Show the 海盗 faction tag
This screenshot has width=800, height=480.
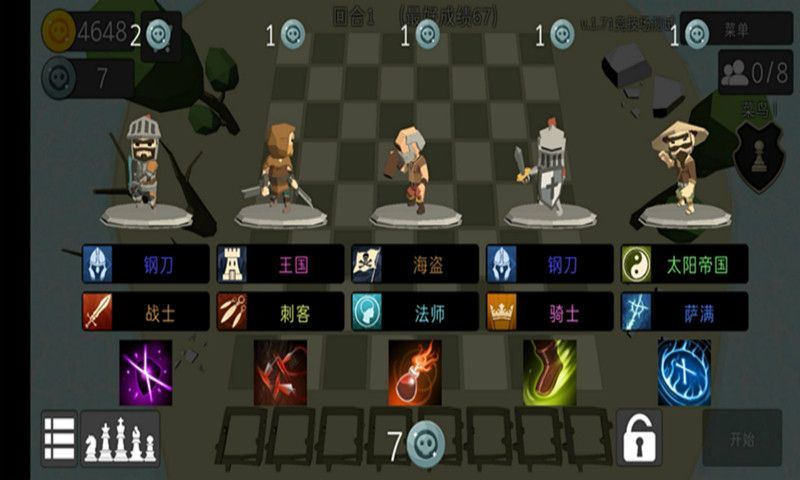tap(415, 265)
